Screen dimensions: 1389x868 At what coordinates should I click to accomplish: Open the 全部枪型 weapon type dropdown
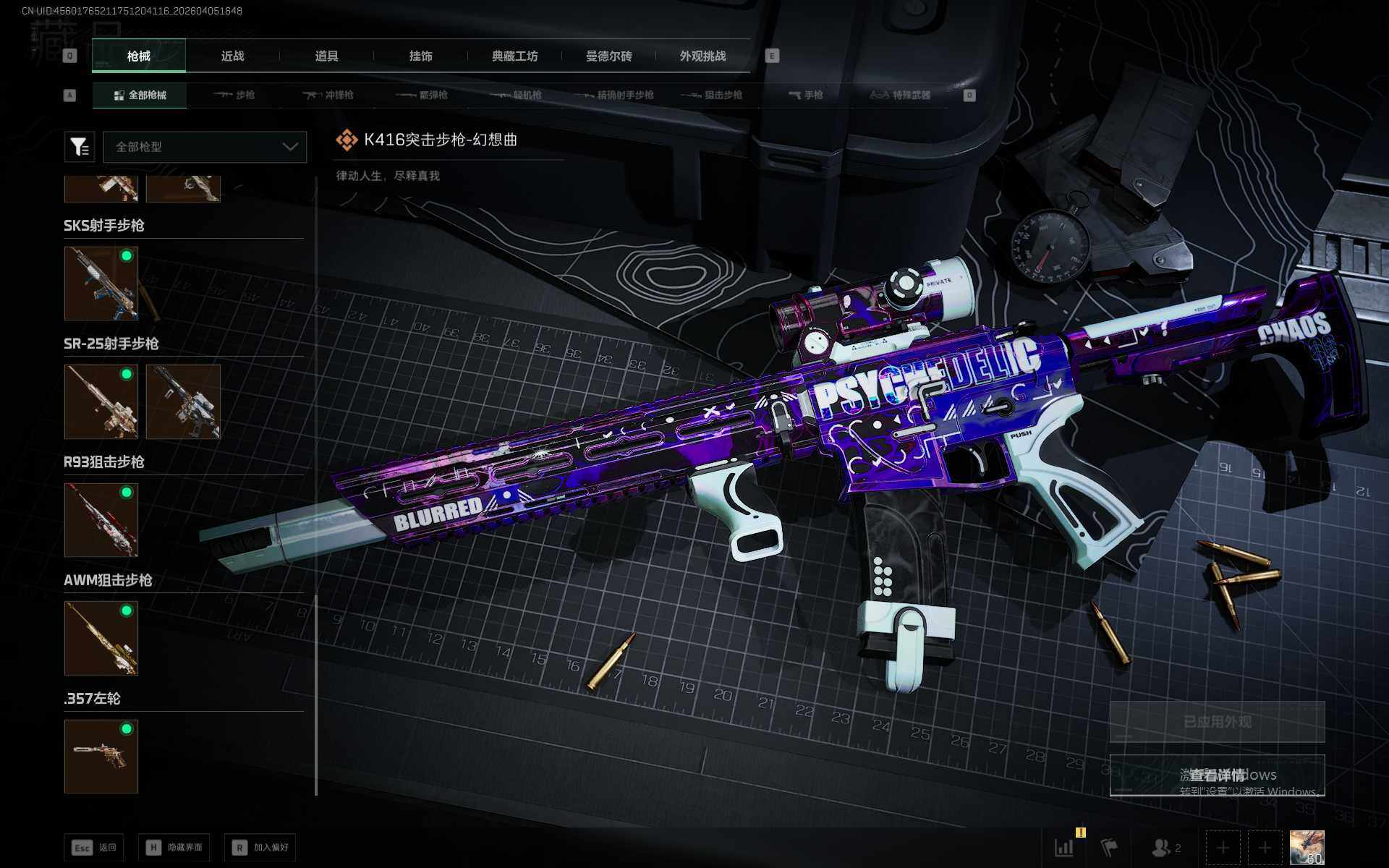pyautogui.click(x=205, y=147)
